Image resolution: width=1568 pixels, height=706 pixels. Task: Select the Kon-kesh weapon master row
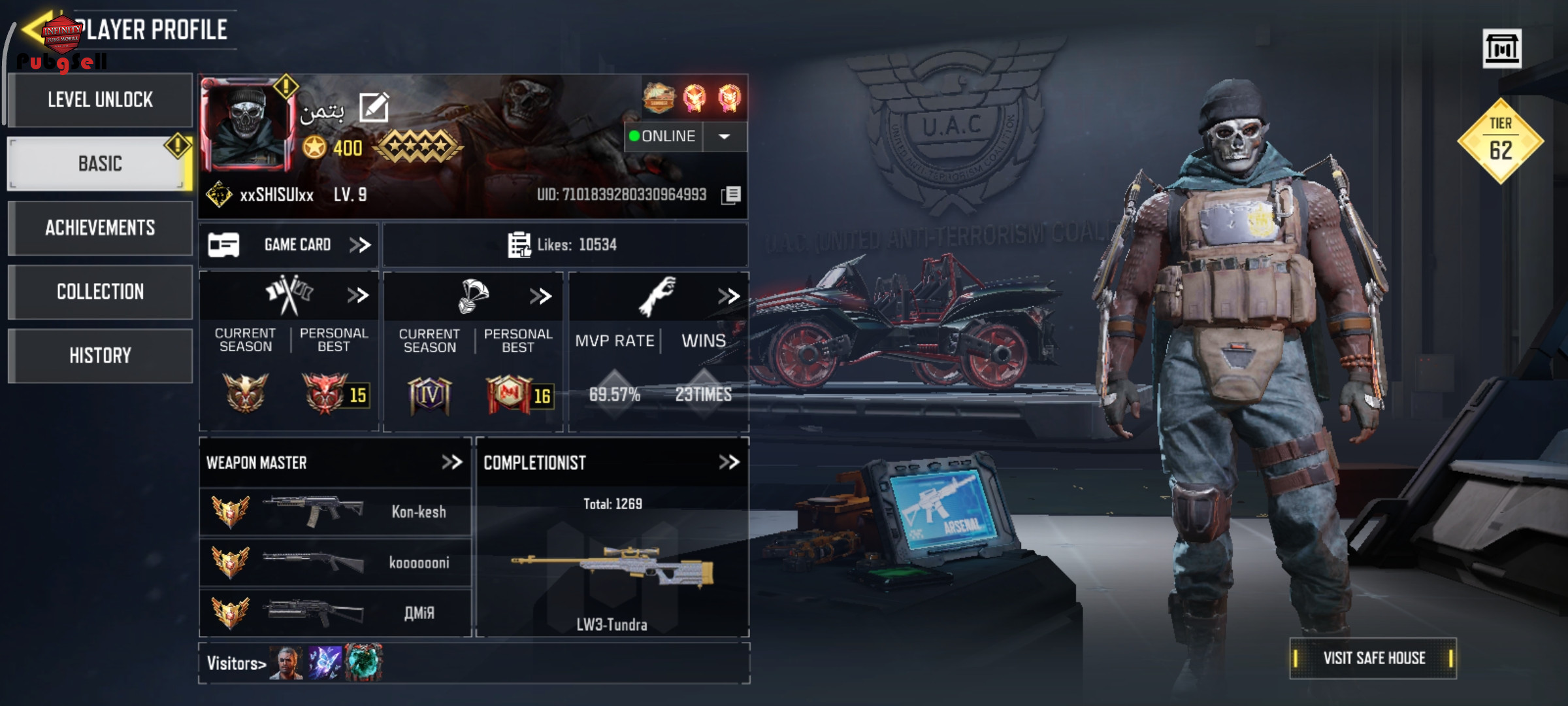(x=335, y=512)
